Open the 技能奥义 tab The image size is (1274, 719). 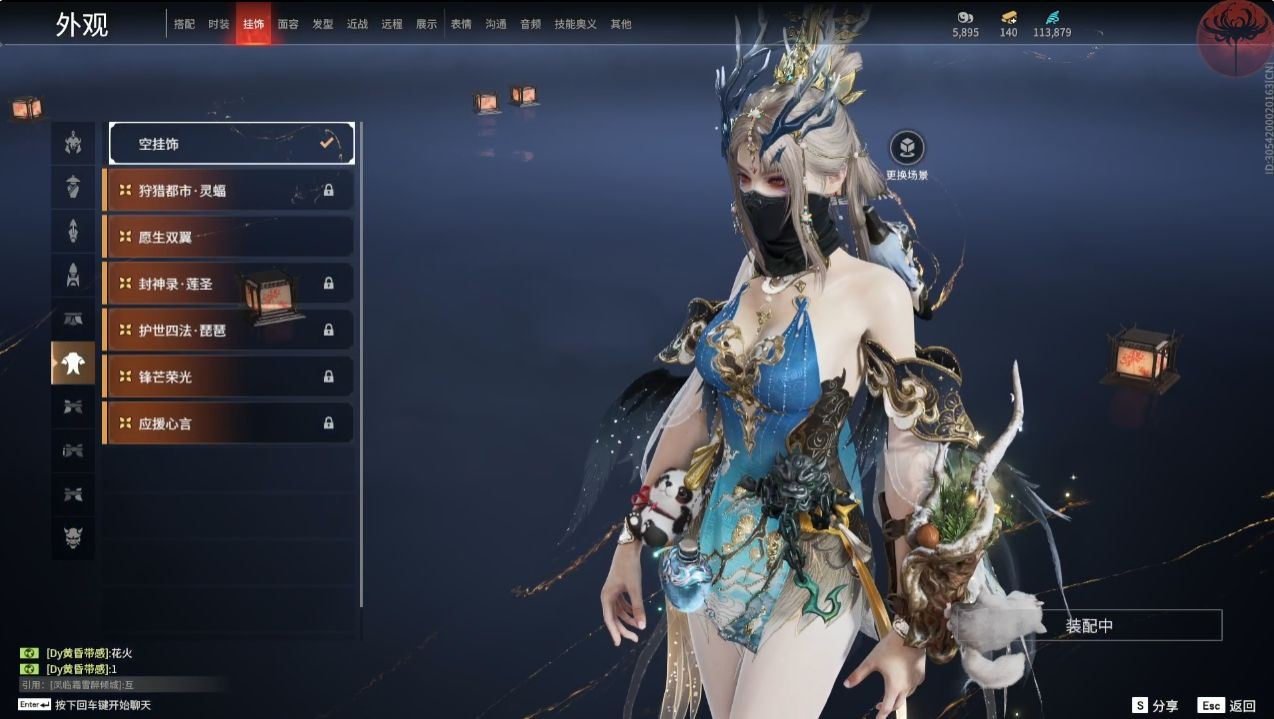pos(575,24)
